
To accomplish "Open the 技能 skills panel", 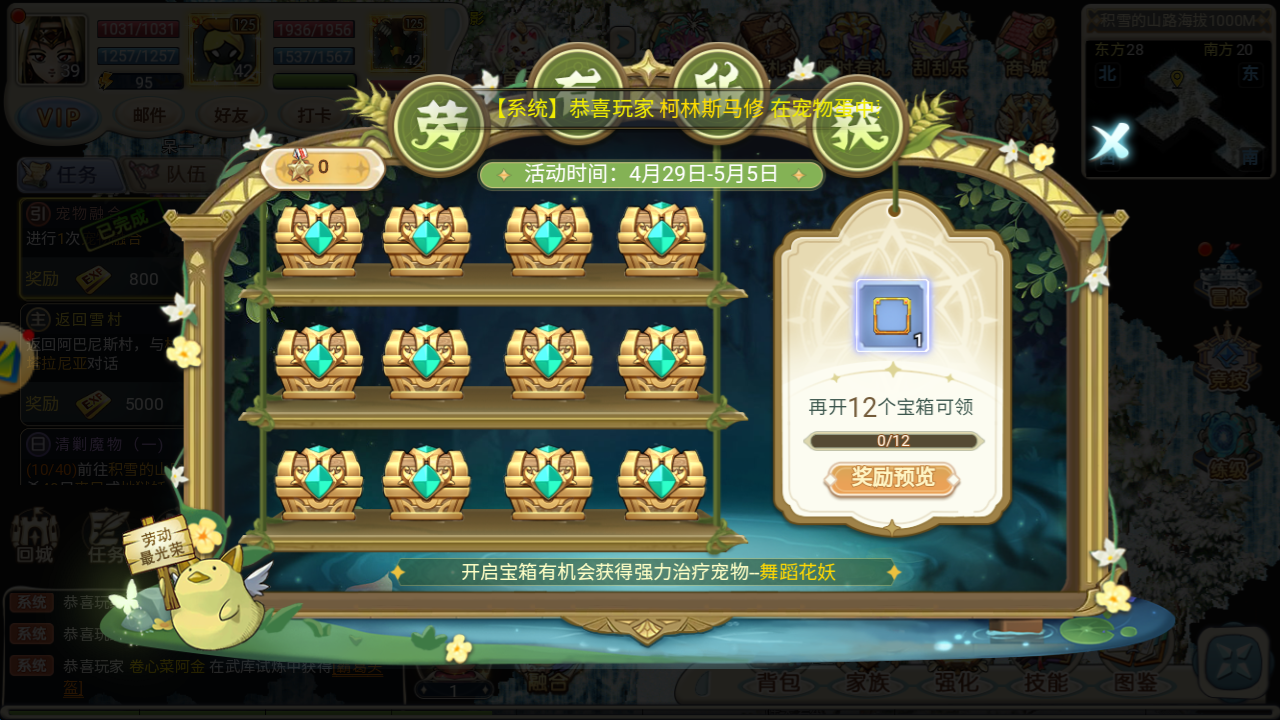I will pyautogui.click(x=1044, y=683).
